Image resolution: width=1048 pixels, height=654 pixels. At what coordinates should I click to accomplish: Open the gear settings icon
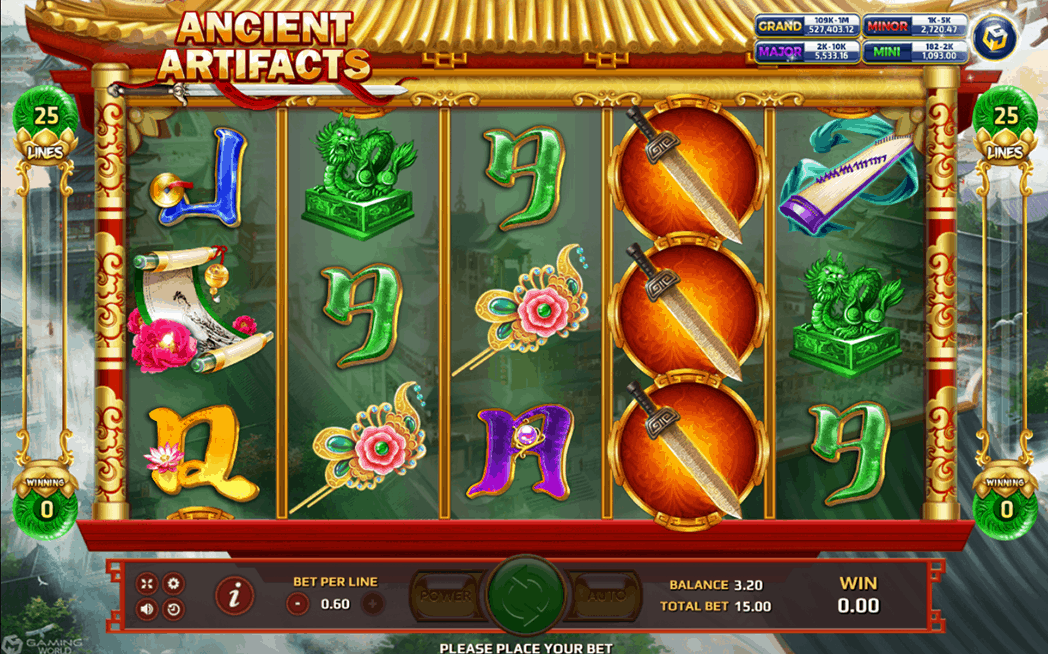coord(173,584)
